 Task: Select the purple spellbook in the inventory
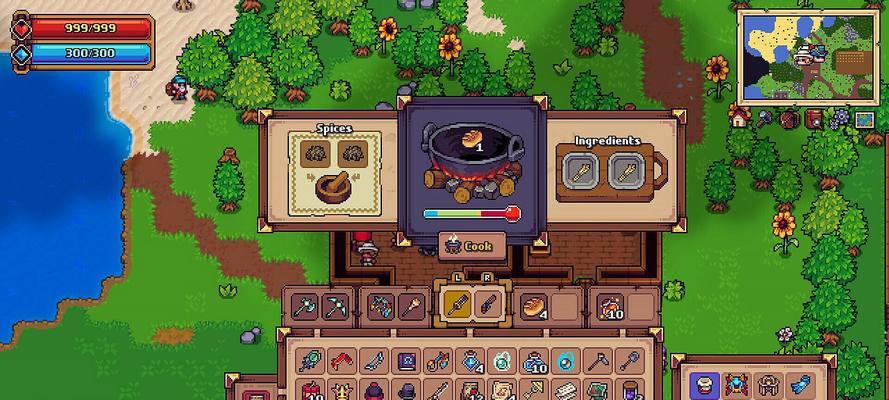407,360
